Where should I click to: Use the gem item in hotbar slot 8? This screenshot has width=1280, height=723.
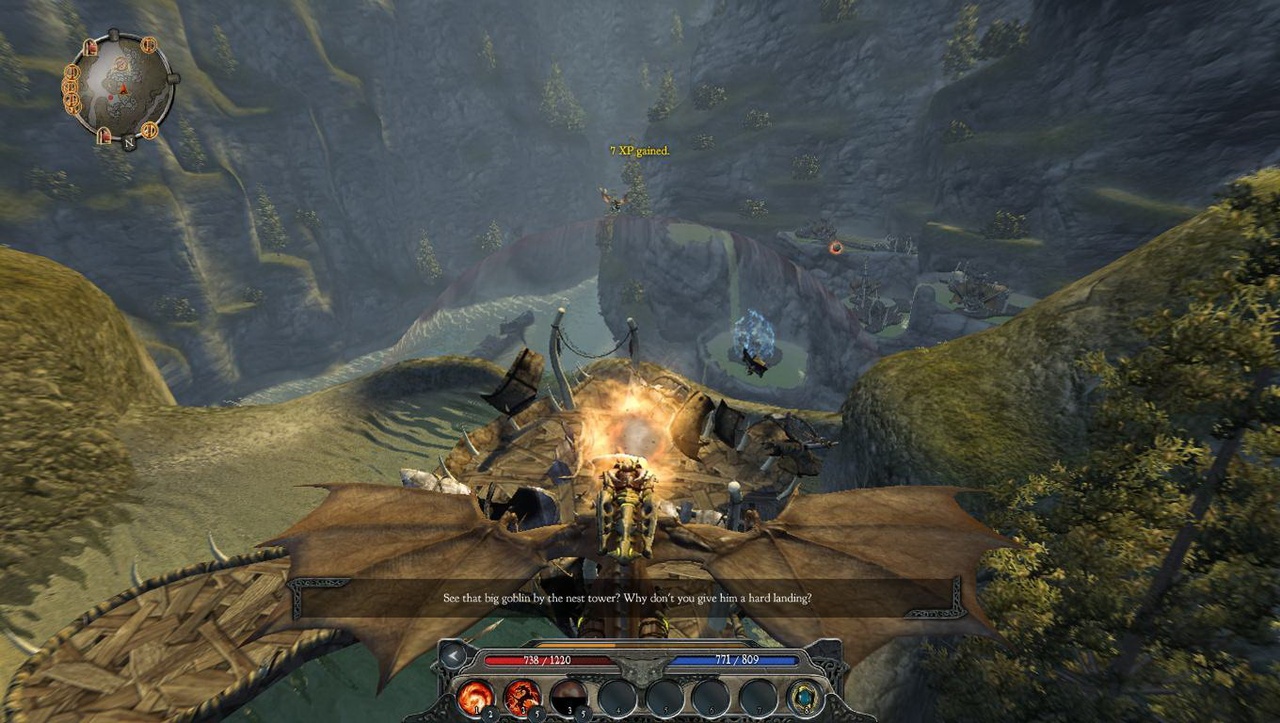pyautogui.click(x=803, y=697)
